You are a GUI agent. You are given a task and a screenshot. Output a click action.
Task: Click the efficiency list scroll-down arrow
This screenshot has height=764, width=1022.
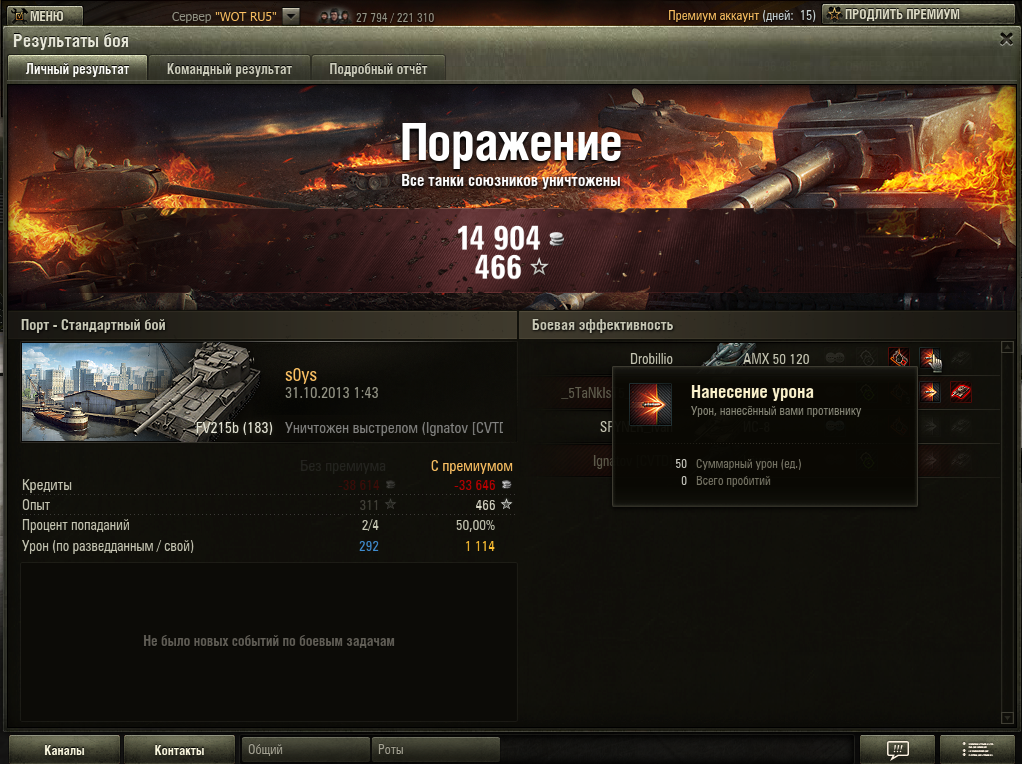1007,716
